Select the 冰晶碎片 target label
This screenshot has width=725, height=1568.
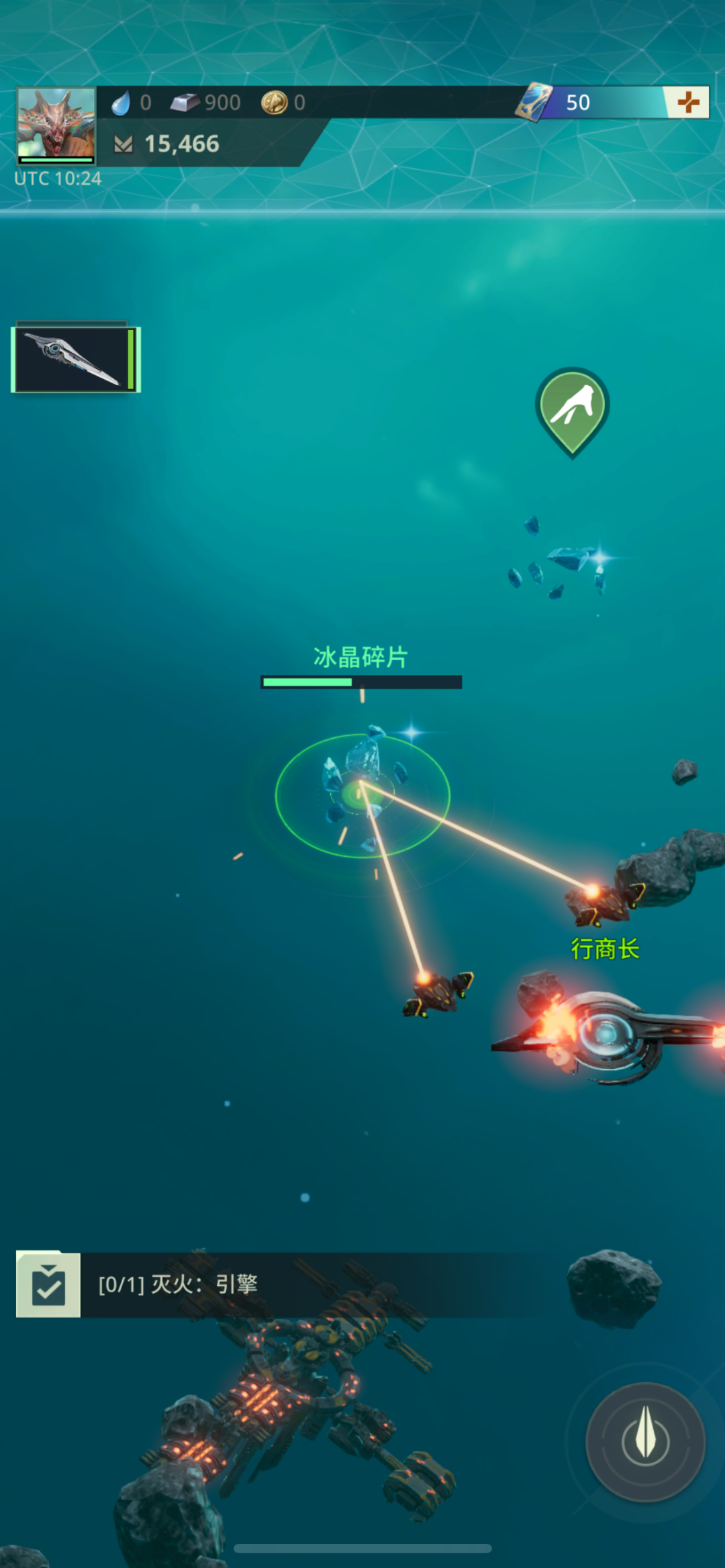360,658
